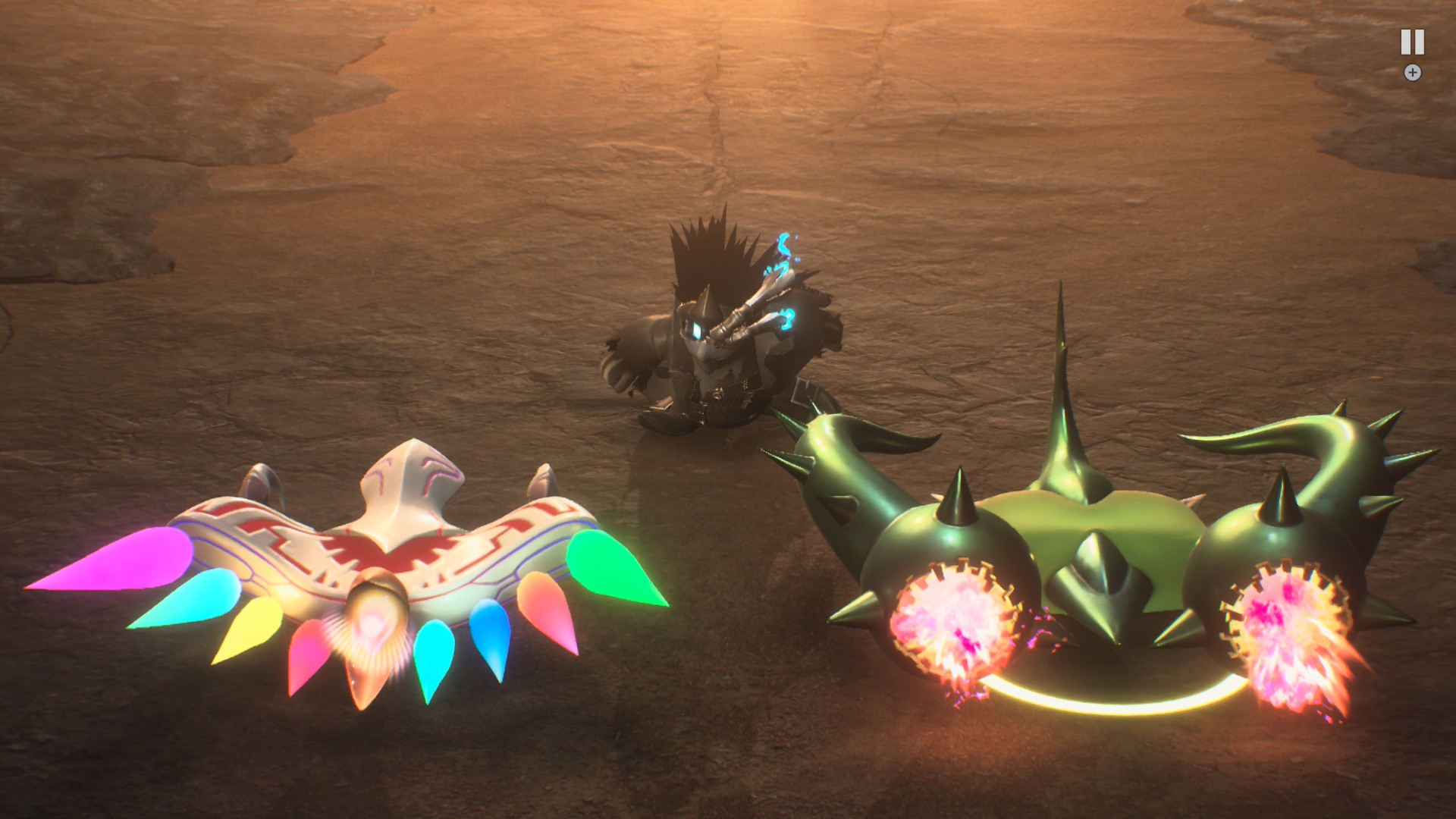The height and width of the screenshot is (819, 1456).
Task: Pause the cutscene with the pause icon
Action: pos(1412,42)
